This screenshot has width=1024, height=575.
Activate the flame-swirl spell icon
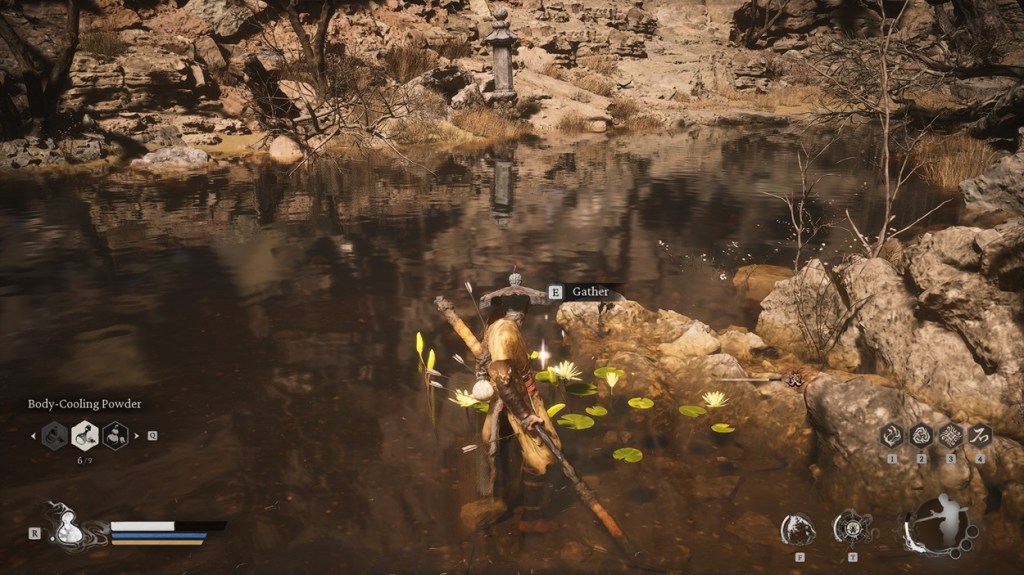(891, 435)
